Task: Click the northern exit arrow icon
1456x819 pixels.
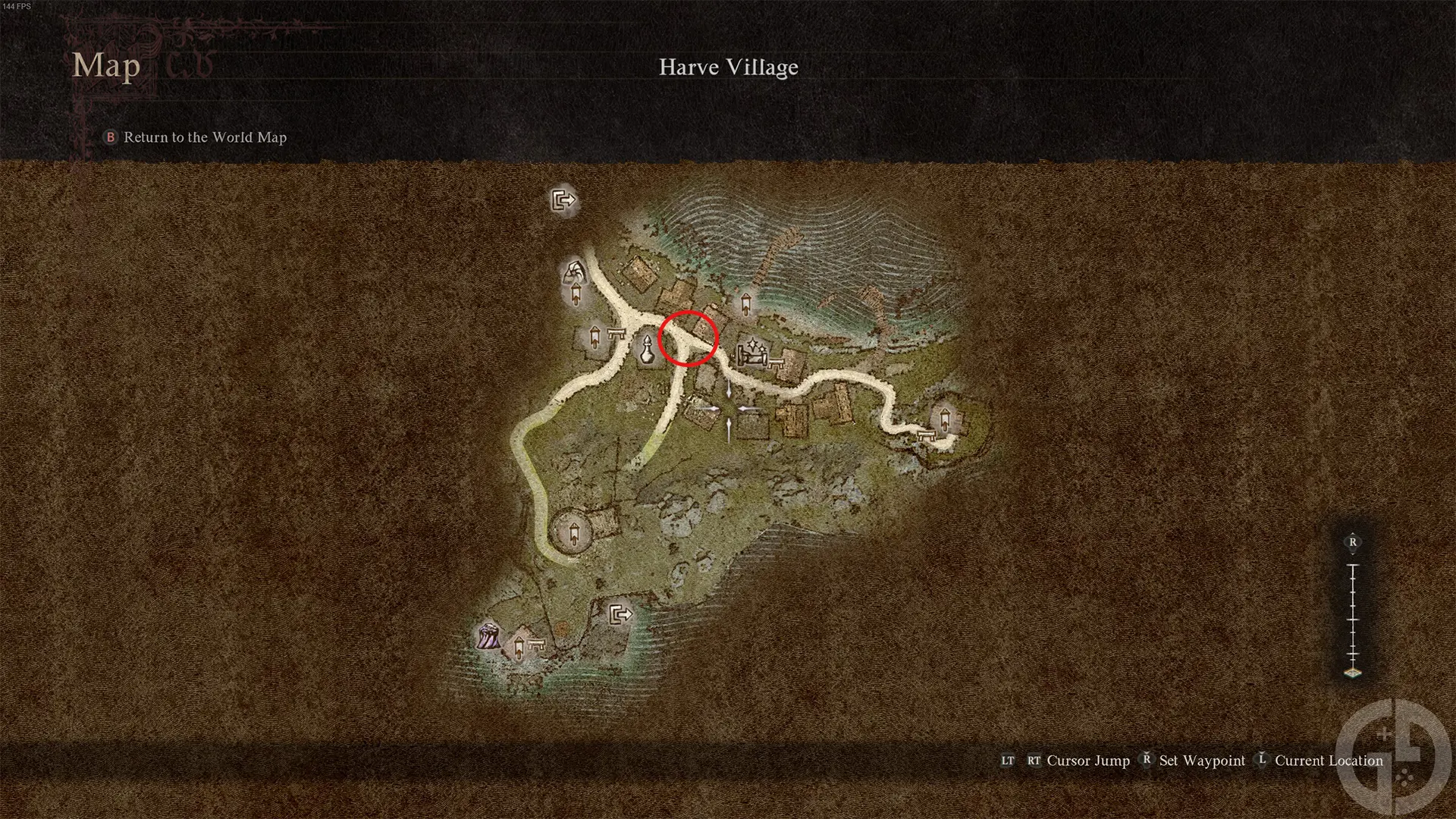Action: (563, 199)
